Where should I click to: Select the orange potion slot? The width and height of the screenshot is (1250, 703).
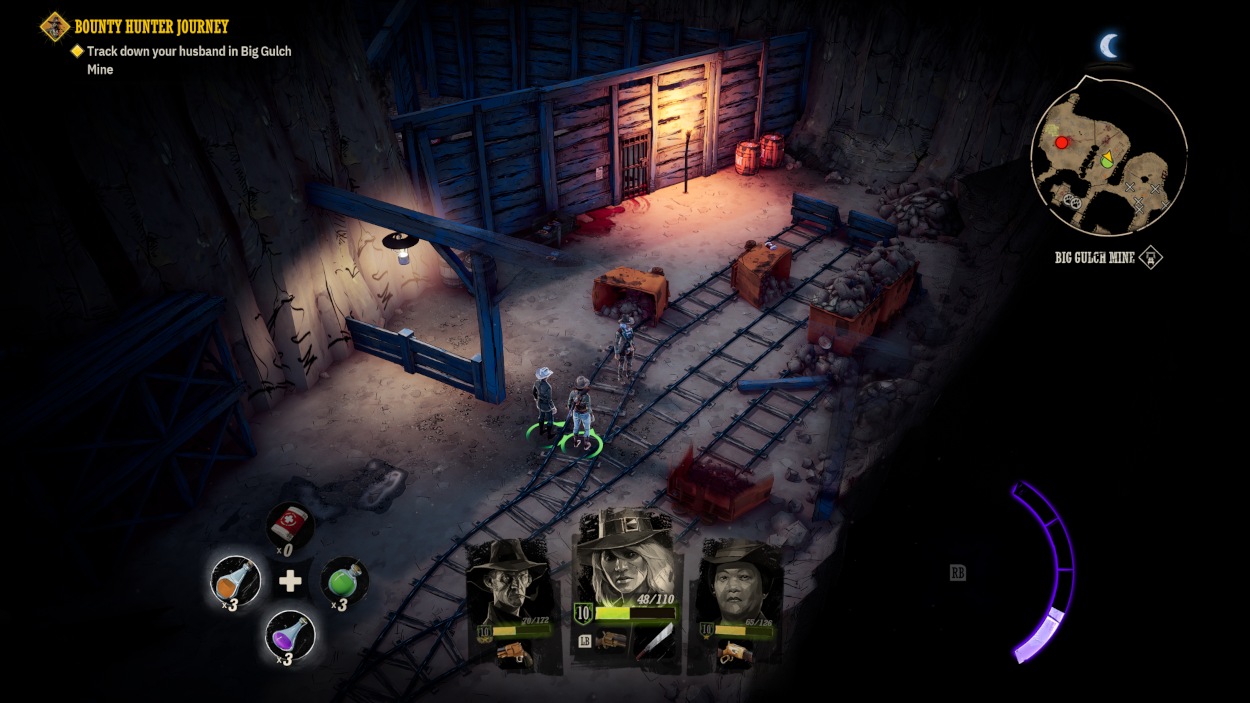click(x=236, y=580)
